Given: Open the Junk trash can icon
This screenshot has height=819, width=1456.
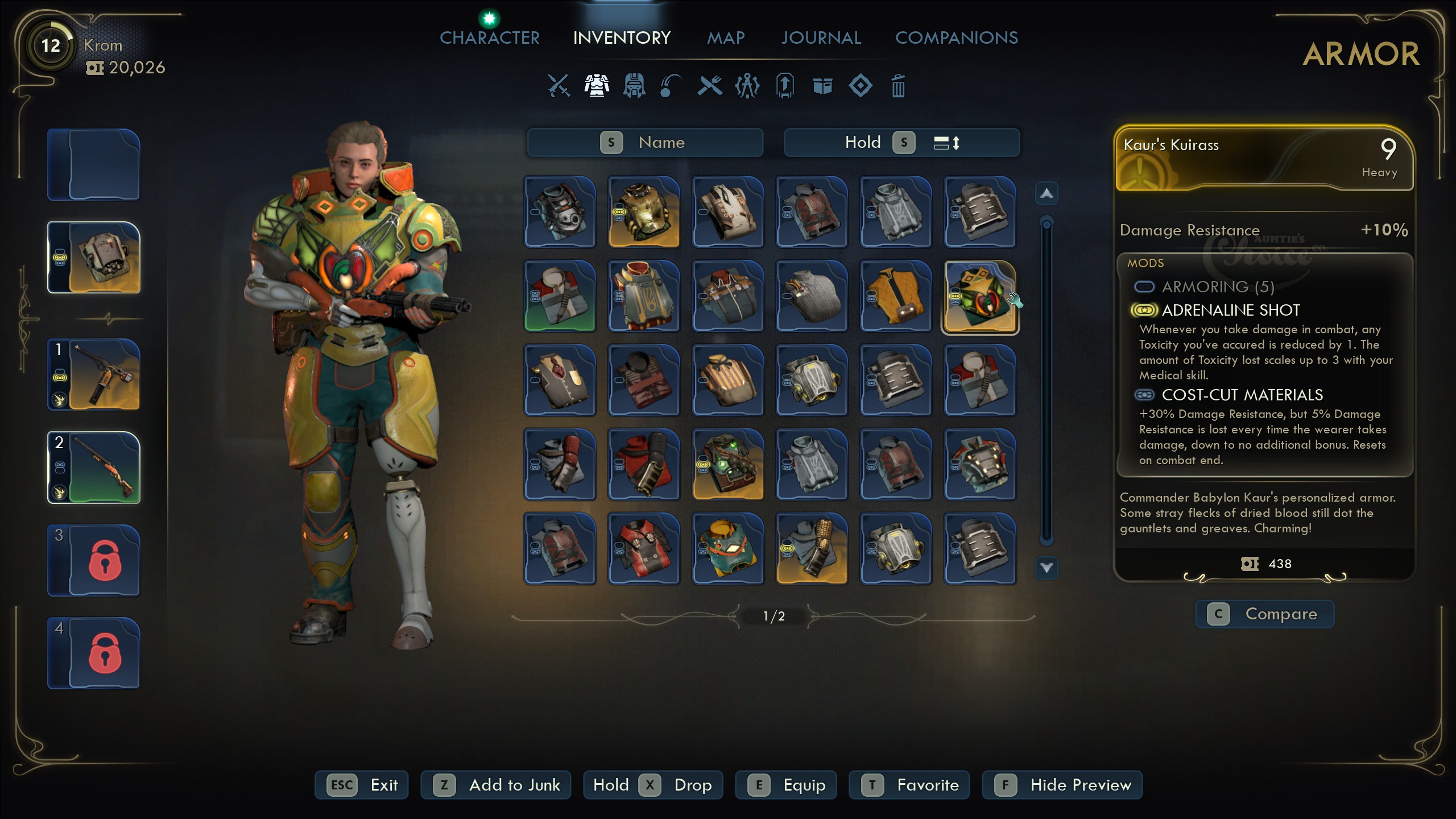Looking at the screenshot, I should [x=897, y=86].
